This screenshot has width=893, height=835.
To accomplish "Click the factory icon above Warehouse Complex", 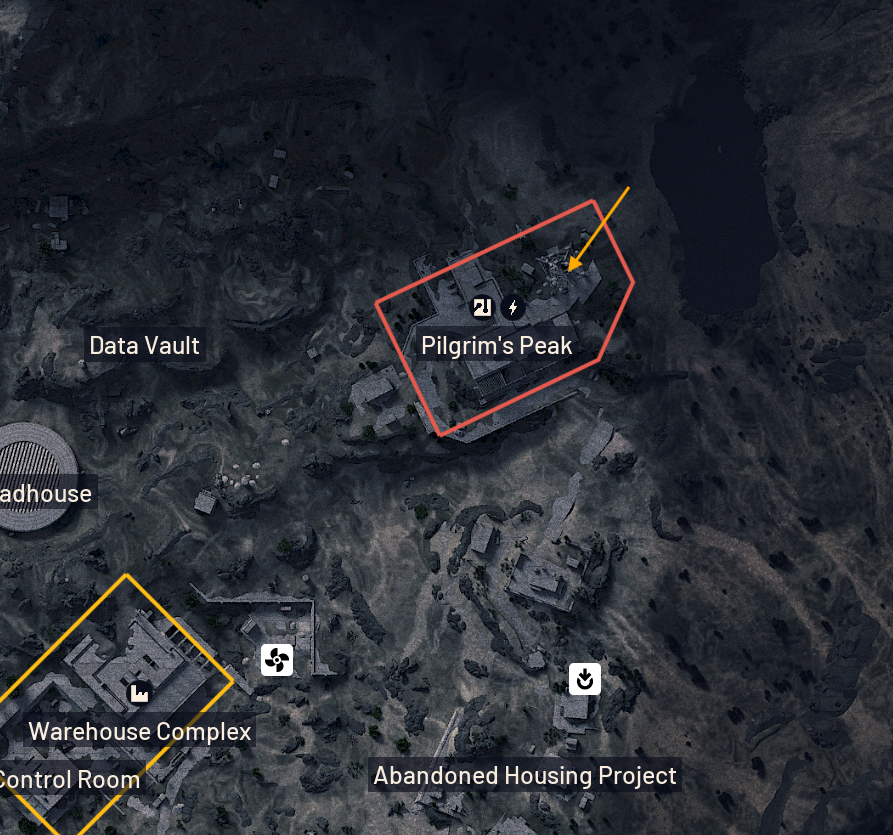I will tap(139, 692).
